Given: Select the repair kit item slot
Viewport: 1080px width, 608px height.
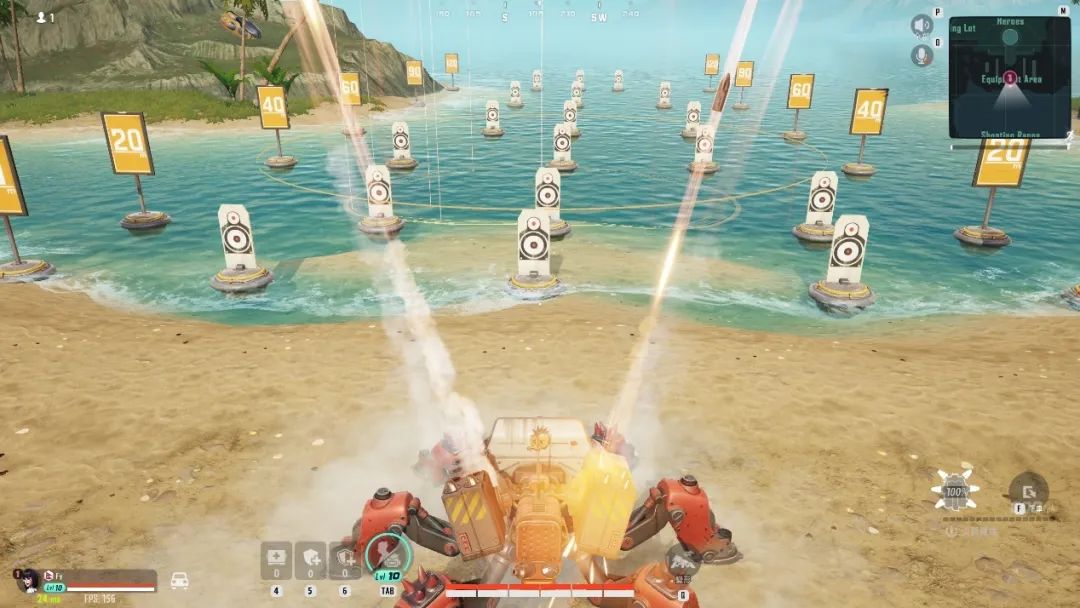Looking at the screenshot, I should pyautogui.click(x=276, y=560).
